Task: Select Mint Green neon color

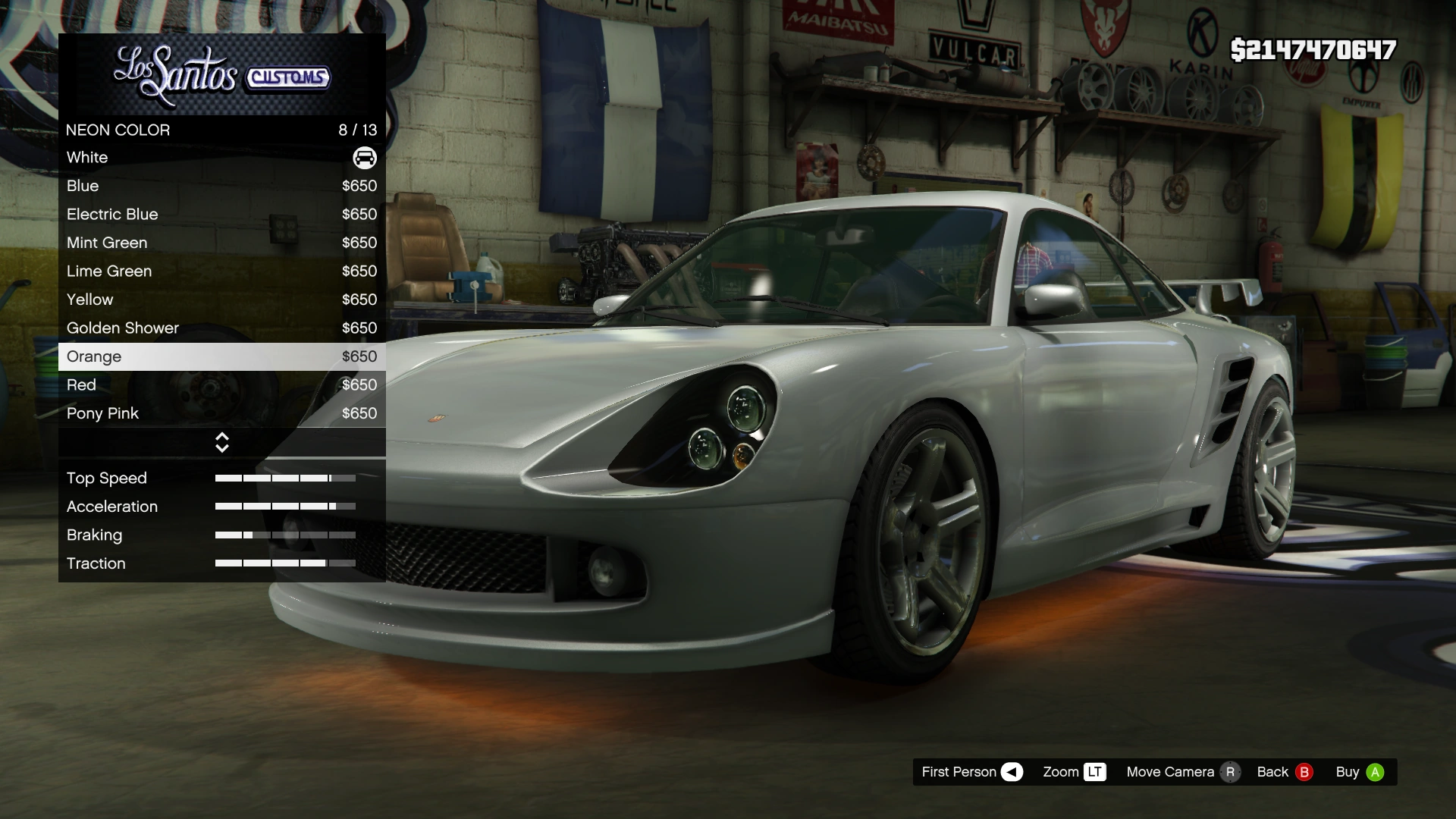Action: pyautogui.click(x=221, y=243)
